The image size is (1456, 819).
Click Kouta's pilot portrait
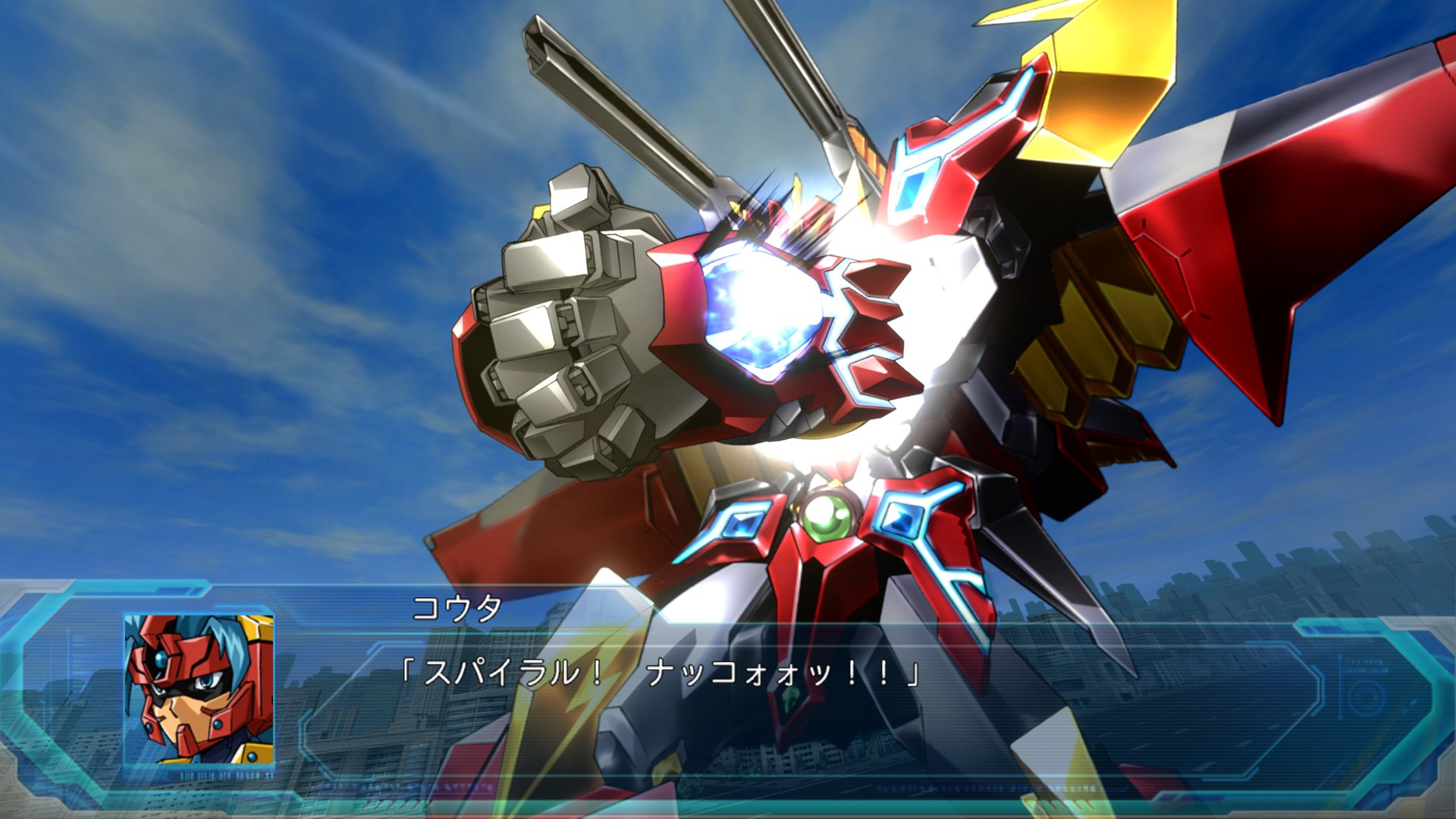click(199, 689)
